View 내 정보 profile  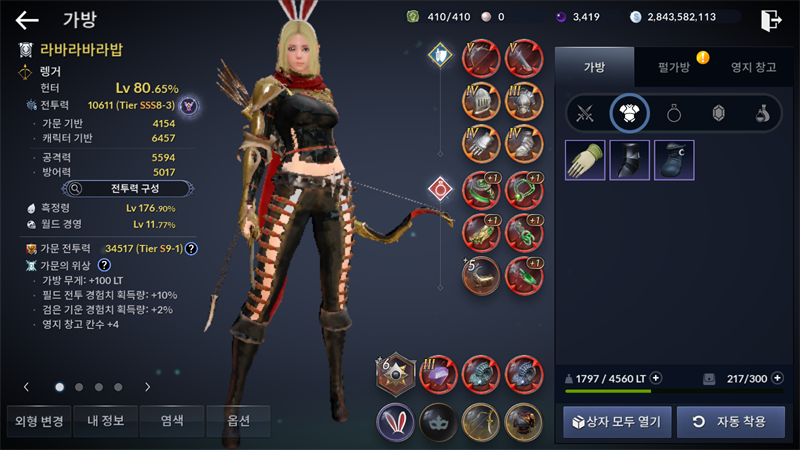click(x=105, y=421)
